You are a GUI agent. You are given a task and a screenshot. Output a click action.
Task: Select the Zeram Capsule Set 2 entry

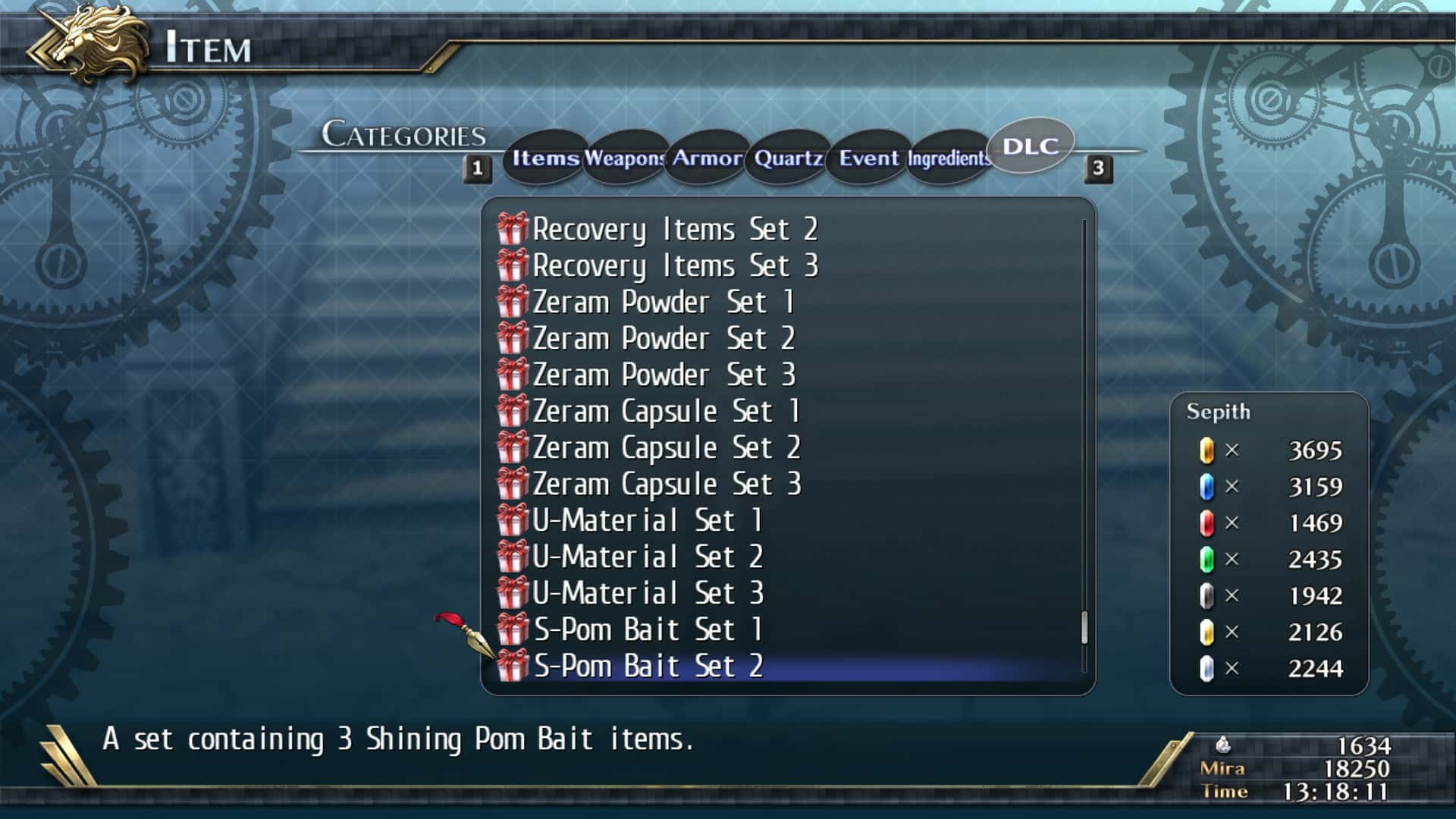[667, 447]
